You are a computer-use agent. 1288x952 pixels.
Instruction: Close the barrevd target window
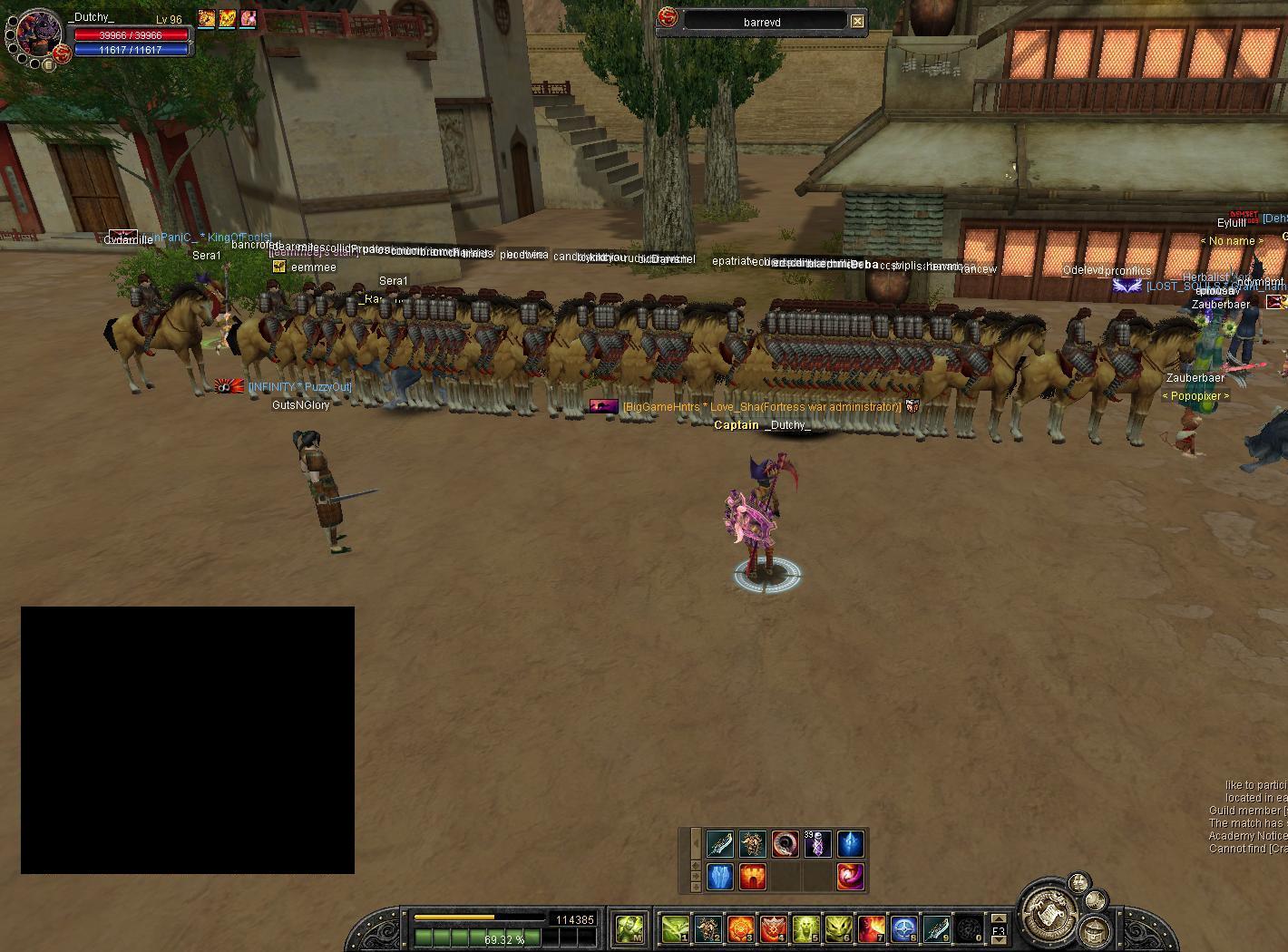pyautogui.click(x=857, y=21)
